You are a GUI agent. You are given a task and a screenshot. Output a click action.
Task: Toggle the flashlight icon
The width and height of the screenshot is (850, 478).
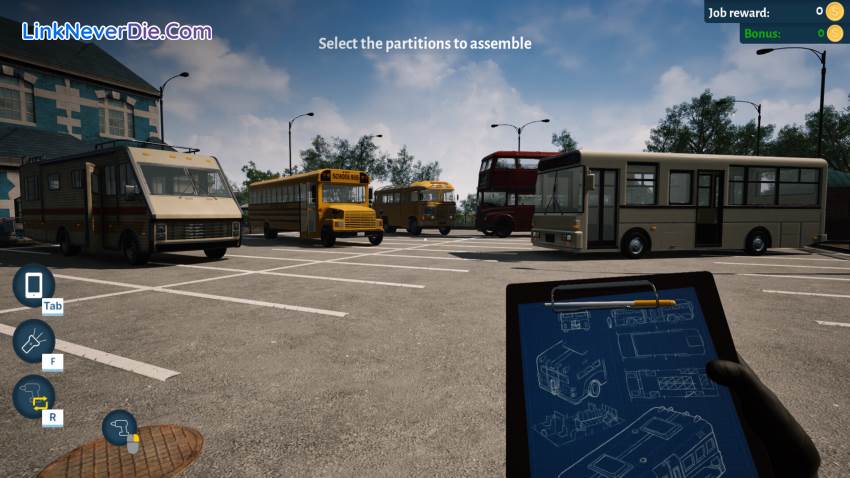[33, 341]
